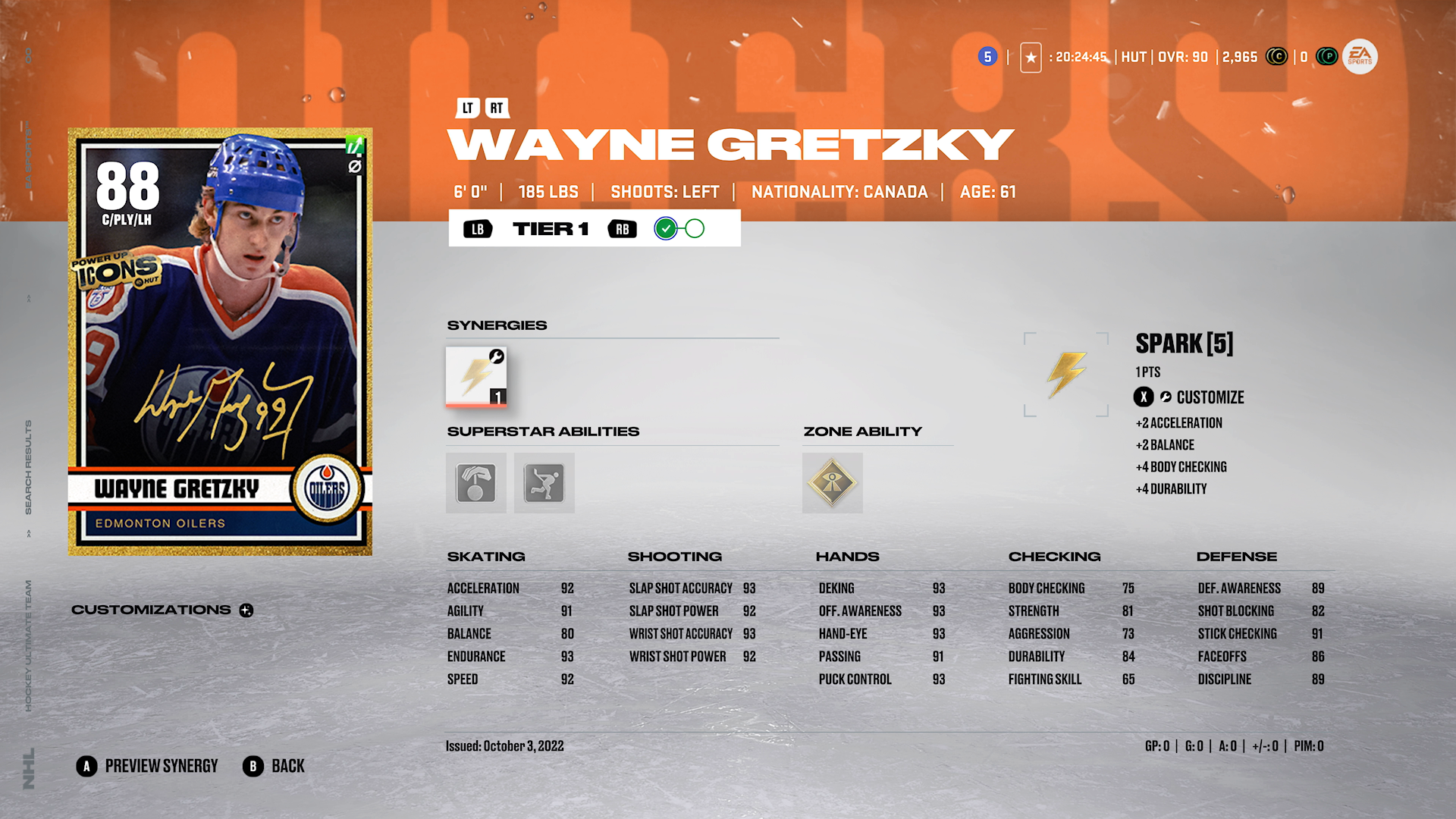The height and width of the screenshot is (819, 1456).
Task: Select the Wayne Gretzky player card
Action: [220, 341]
